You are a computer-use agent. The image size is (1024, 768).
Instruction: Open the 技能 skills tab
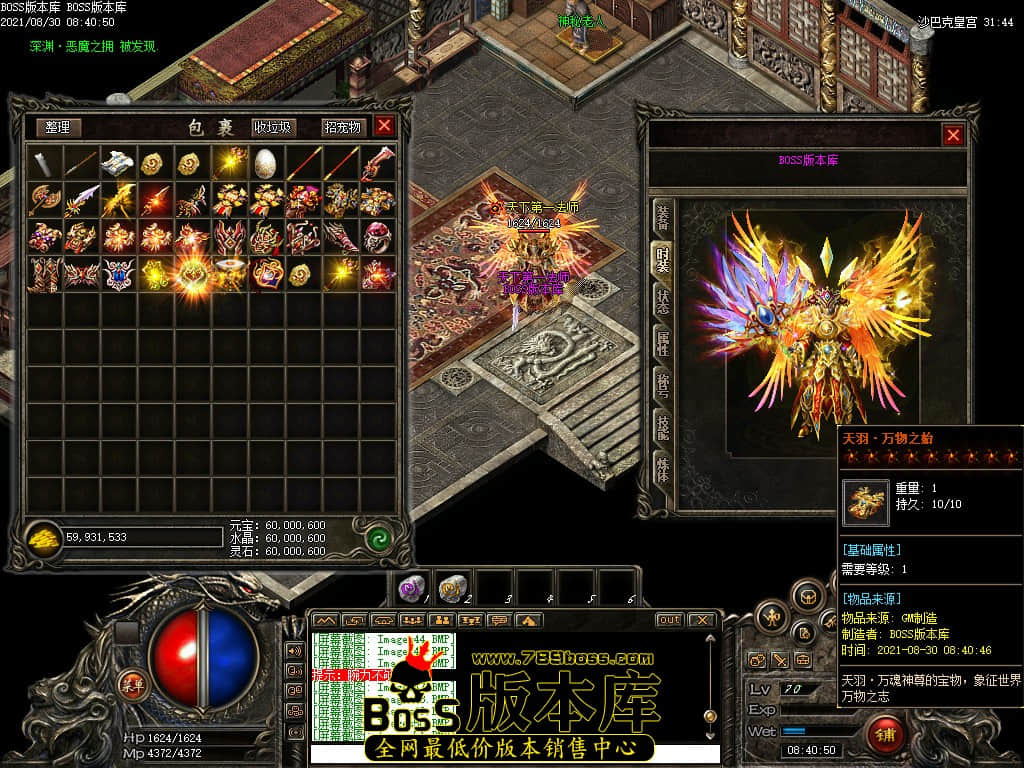tap(662, 427)
